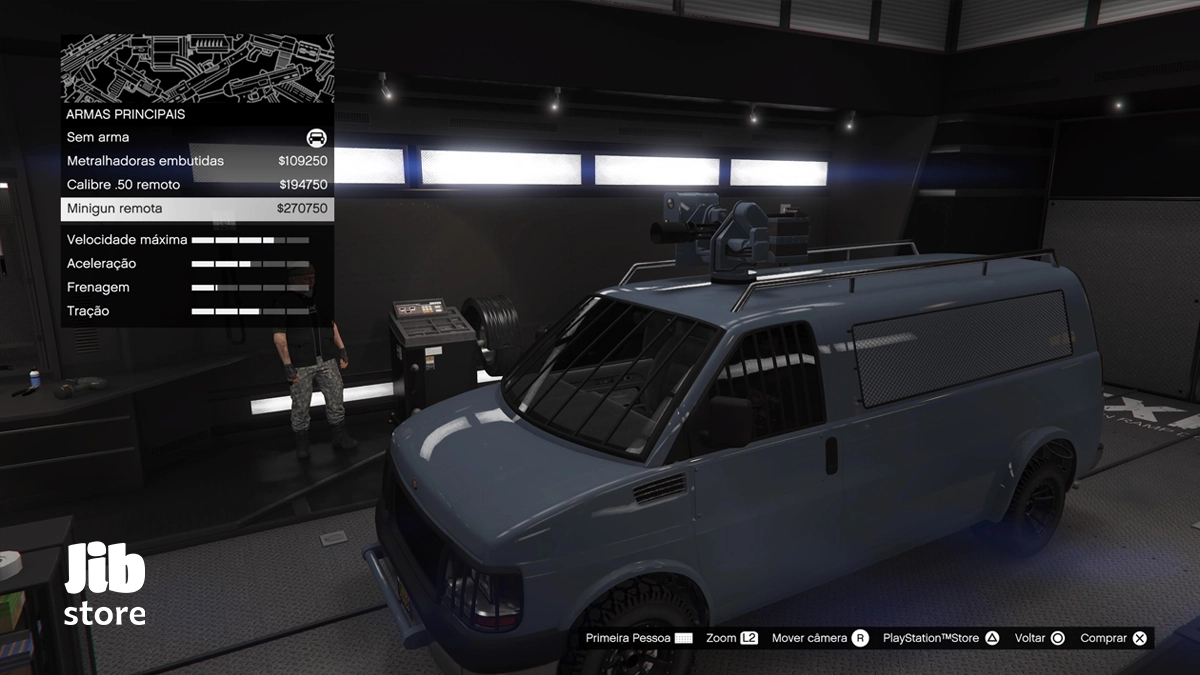The width and height of the screenshot is (1200, 675).
Task: Select the Sem arma option
Action: click(197, 137)
